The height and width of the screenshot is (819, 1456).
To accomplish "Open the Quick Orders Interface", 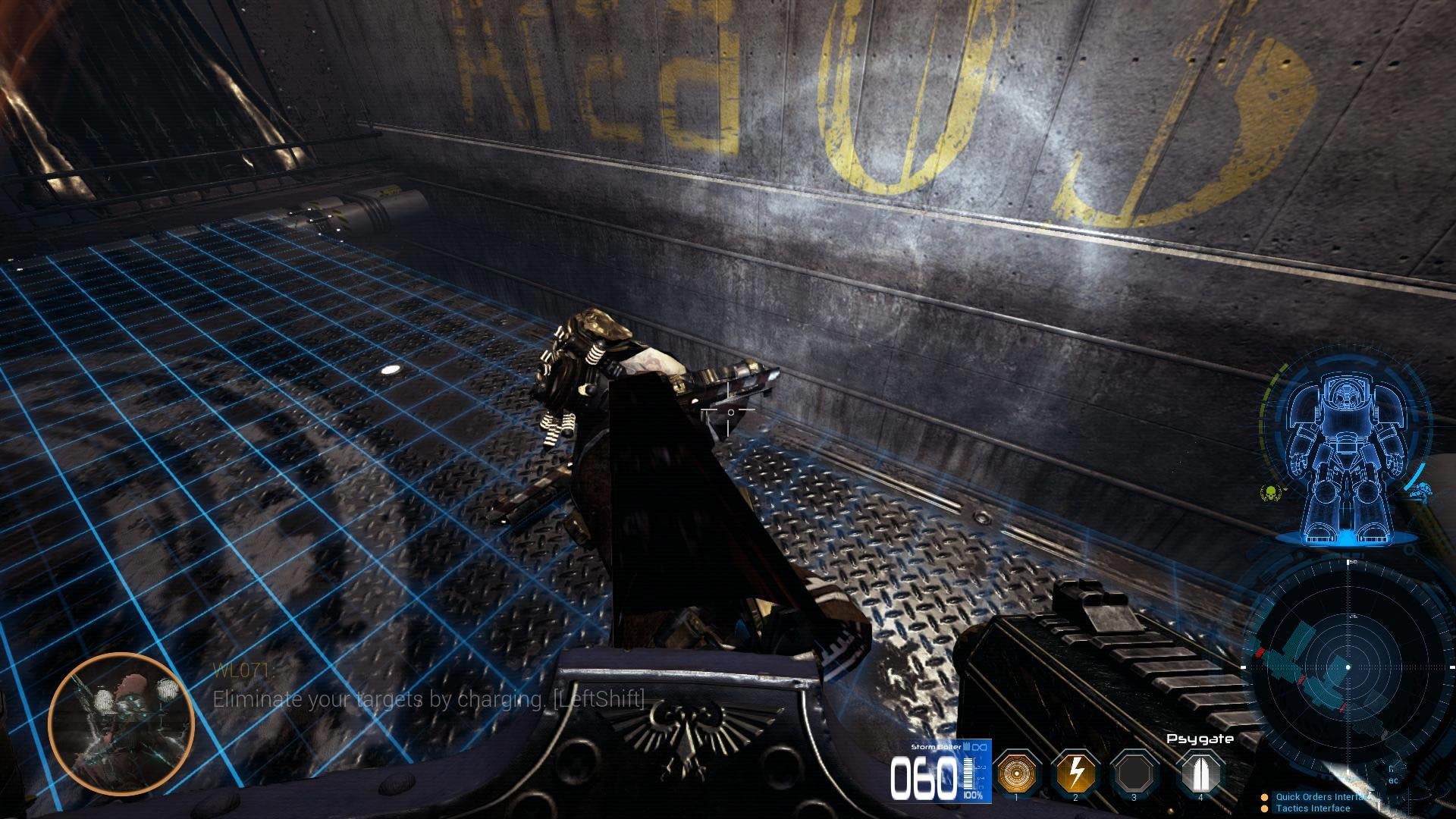I will point(1323,797).
